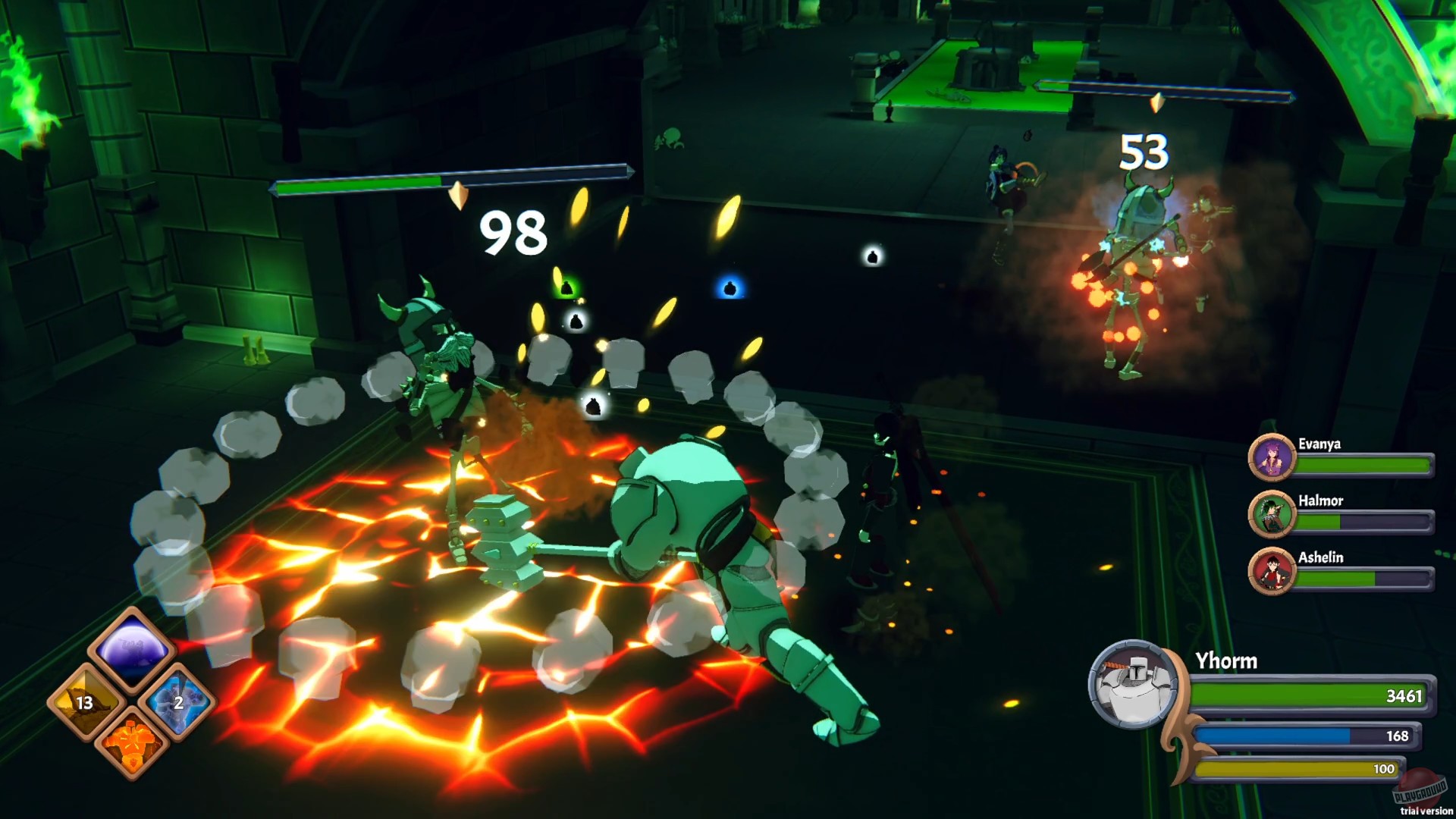Click the Playground watermark logo
The image size is (1456, 819).
(1421, 786)
